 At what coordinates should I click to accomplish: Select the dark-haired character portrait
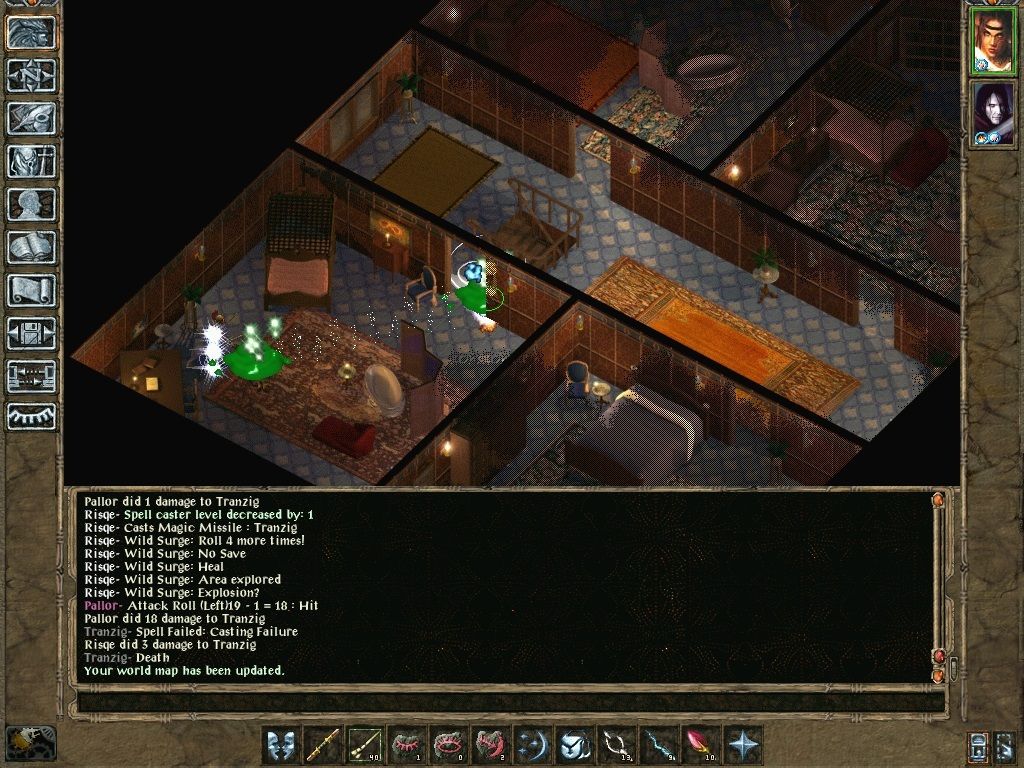[993, 113]
